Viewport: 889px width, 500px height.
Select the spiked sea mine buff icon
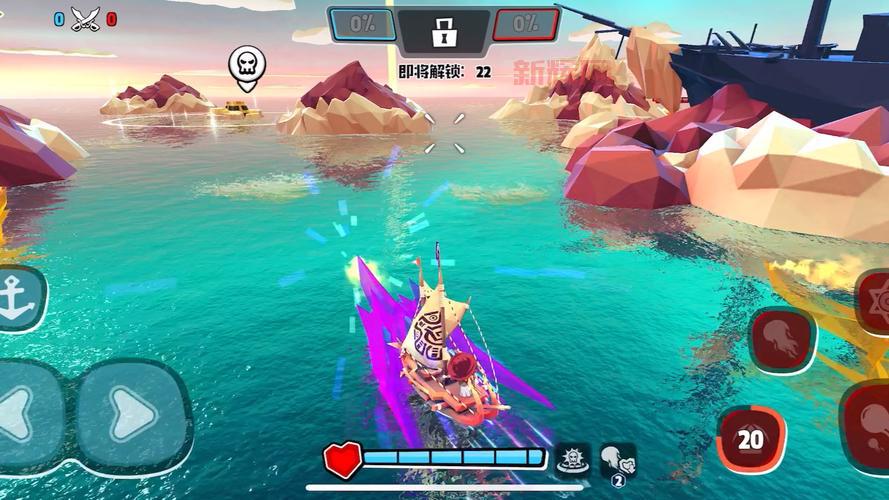pyautogui.click(x=572, y=458)
